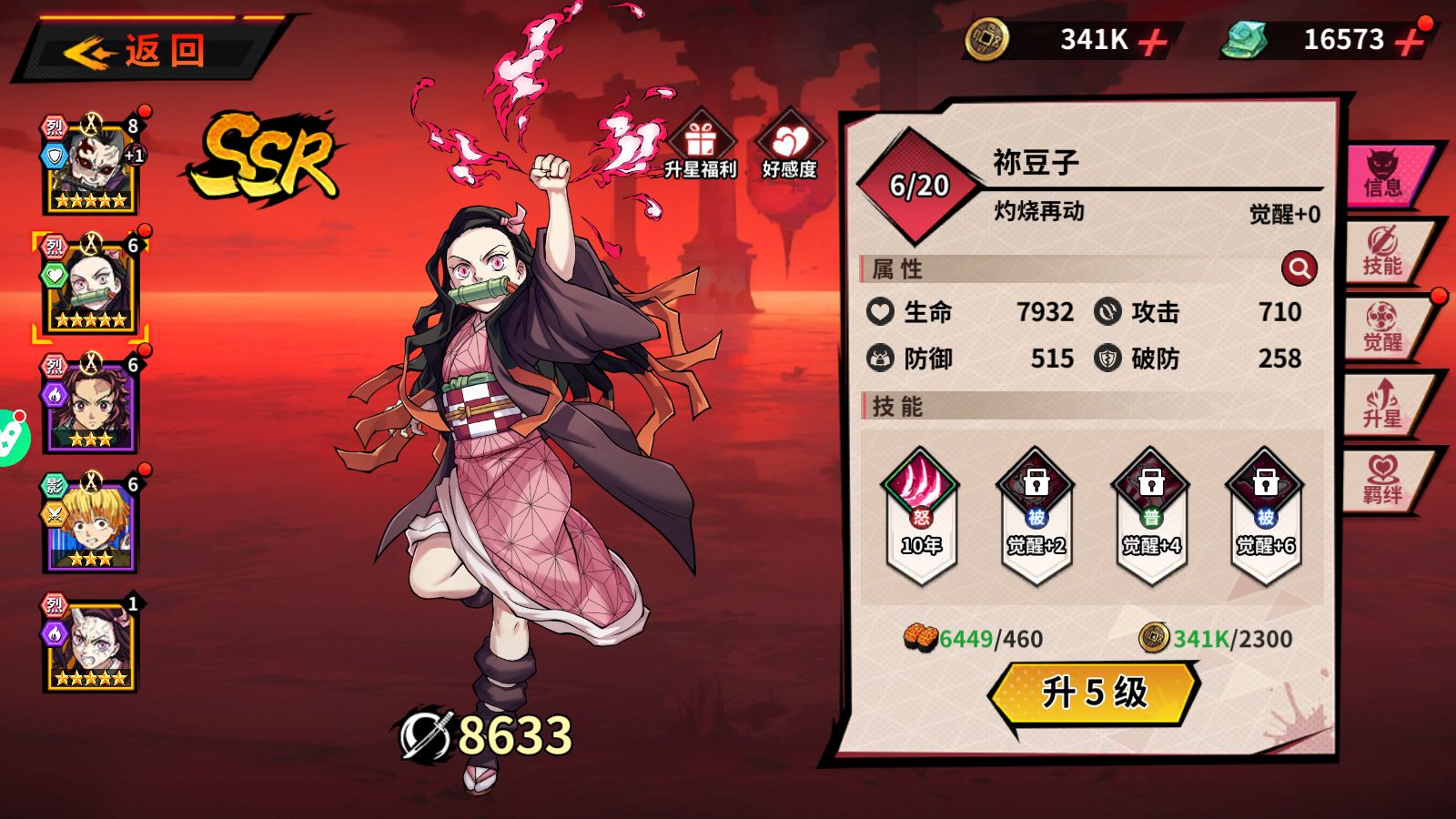Add more gold coins with the plus
Screen dimensions: 1456x819
(x=1152, y=41)
